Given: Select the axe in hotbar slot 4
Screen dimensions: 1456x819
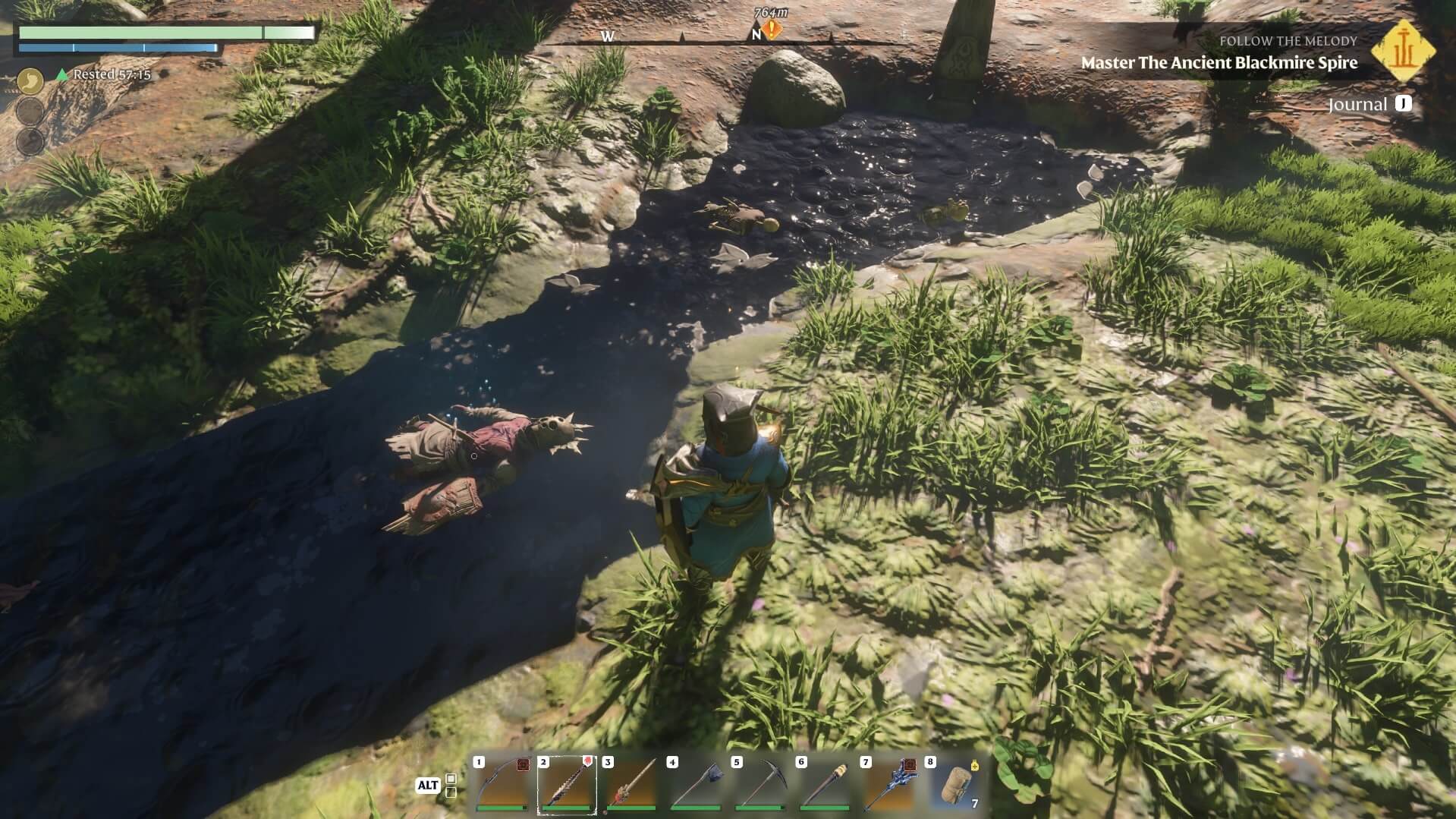Looking at the screenshot, I should (x=696, y=784).
